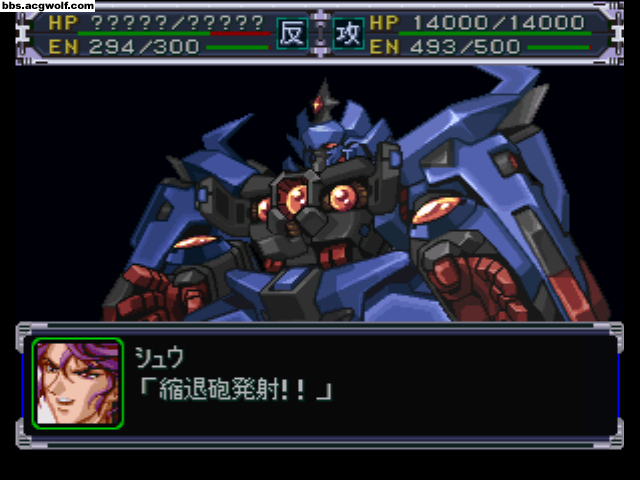
Task: Select the 攻 attack indicator icon
Action: [x=347, y=34]
